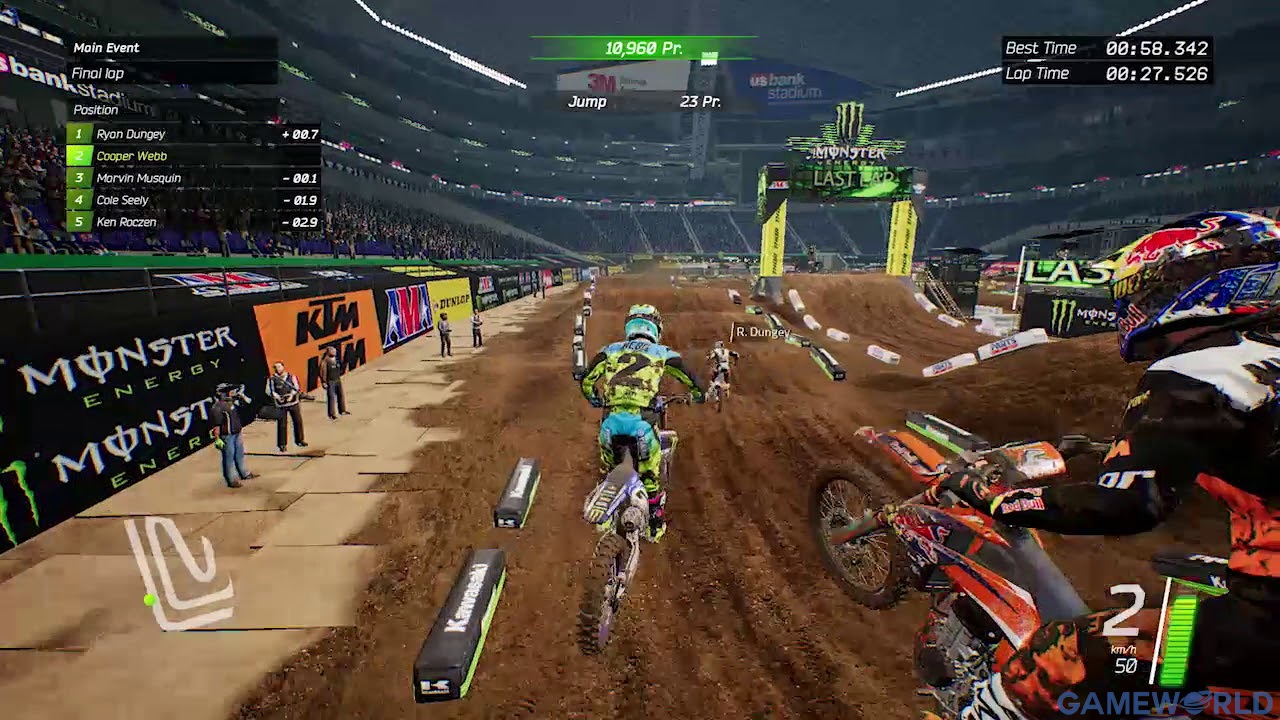Viewport: 1280px width, 720px height.
Task: Click Ken Roczen's fifth-place row
Action: [193, 222]
